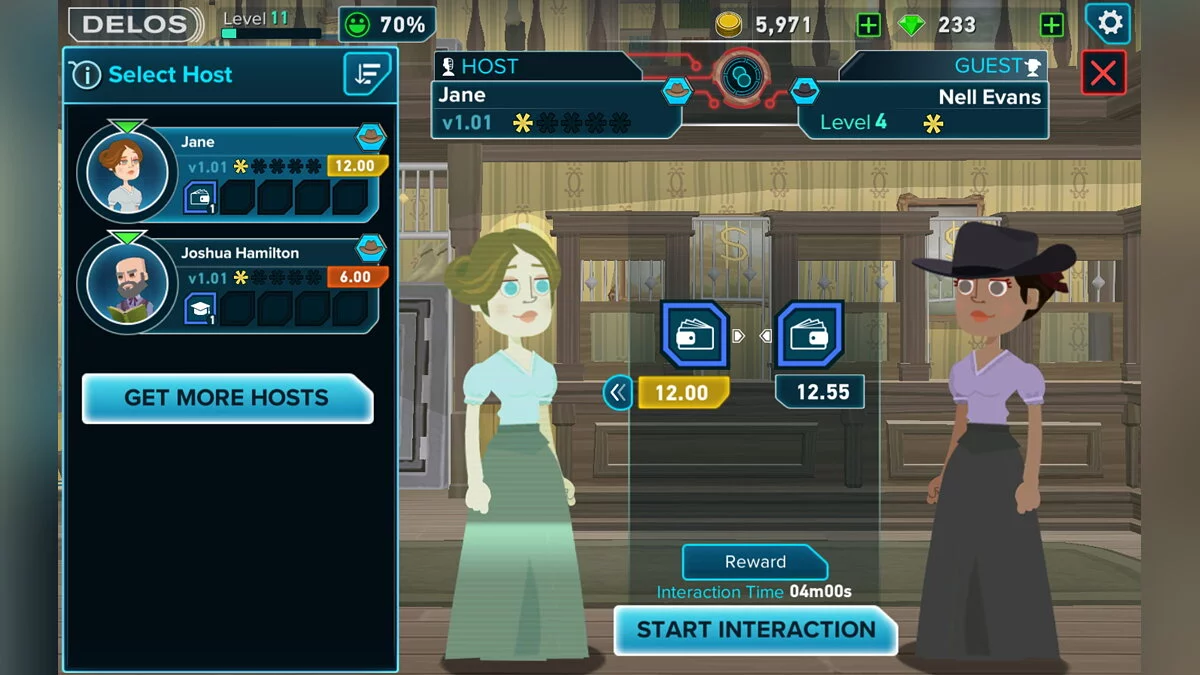The width and height of the screenshot is (1200, 675).
Task: Click the Get More Hosts button
Action: click(227, 398)
